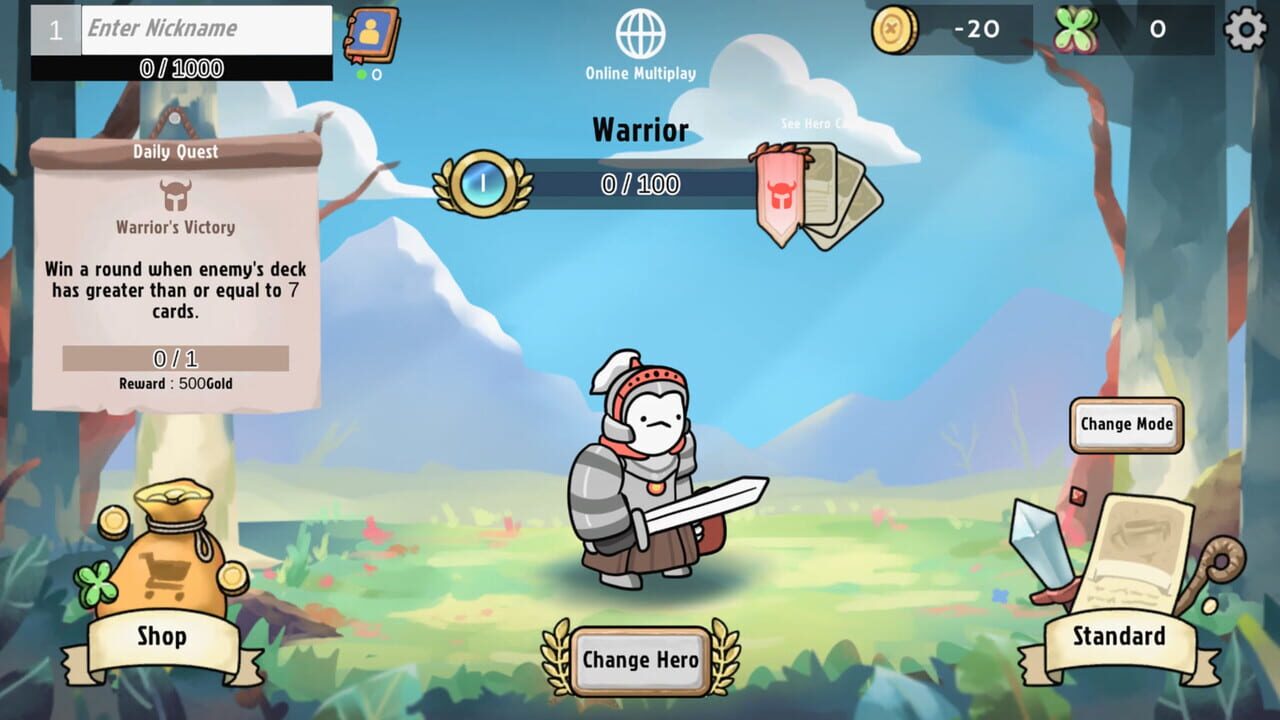Open the Shop from its banner label
Image resolution: width=1280 pixels, height=720 pixels.
[163, 638]
